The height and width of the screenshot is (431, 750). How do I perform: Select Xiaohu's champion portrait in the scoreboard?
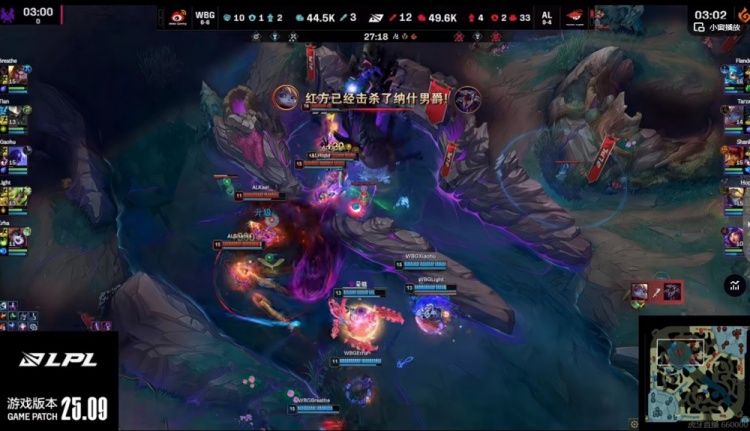pos(20,158)
